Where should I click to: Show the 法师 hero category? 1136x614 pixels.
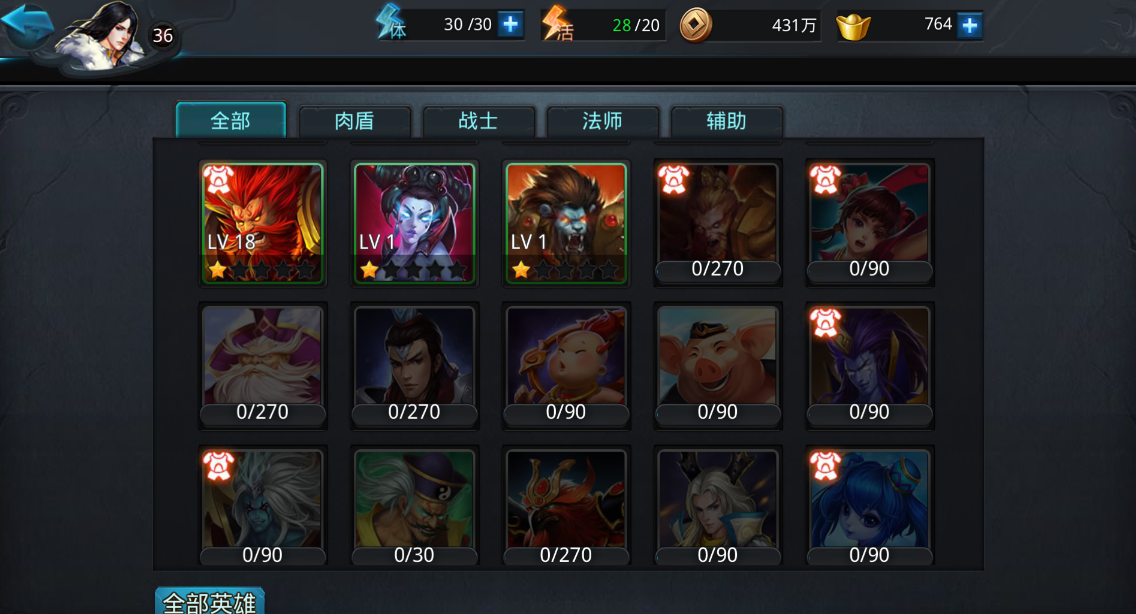click(603, 122)
